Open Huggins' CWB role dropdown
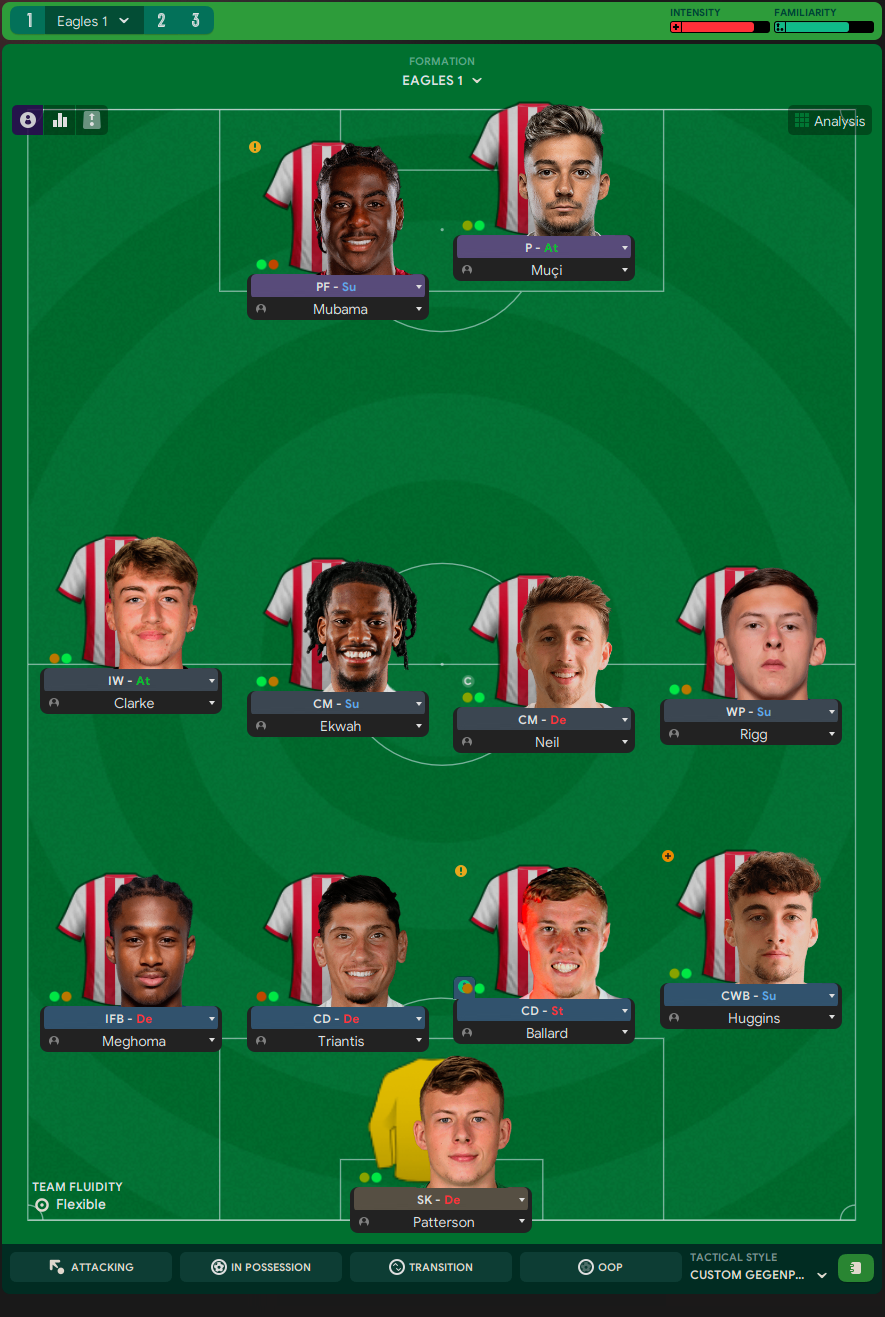The height and width of the screenshot is (1317, 885). [x=751, y=996]
